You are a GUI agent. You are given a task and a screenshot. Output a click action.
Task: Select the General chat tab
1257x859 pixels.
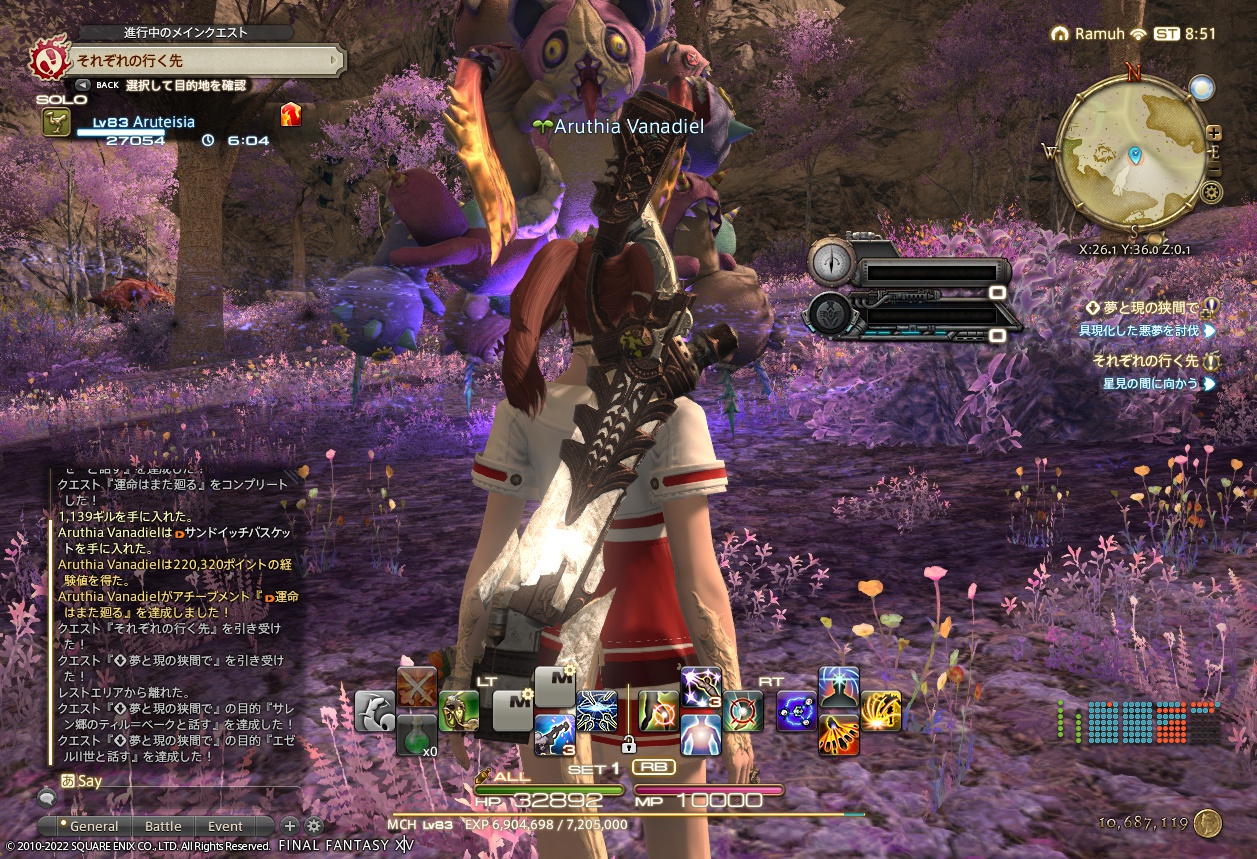pos(94,826)
